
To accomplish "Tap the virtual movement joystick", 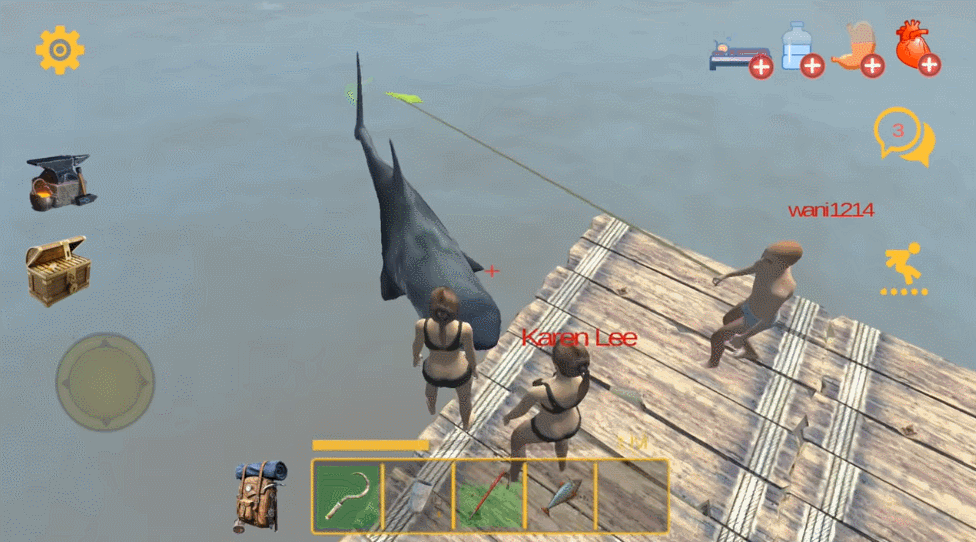I will point(105,381).
